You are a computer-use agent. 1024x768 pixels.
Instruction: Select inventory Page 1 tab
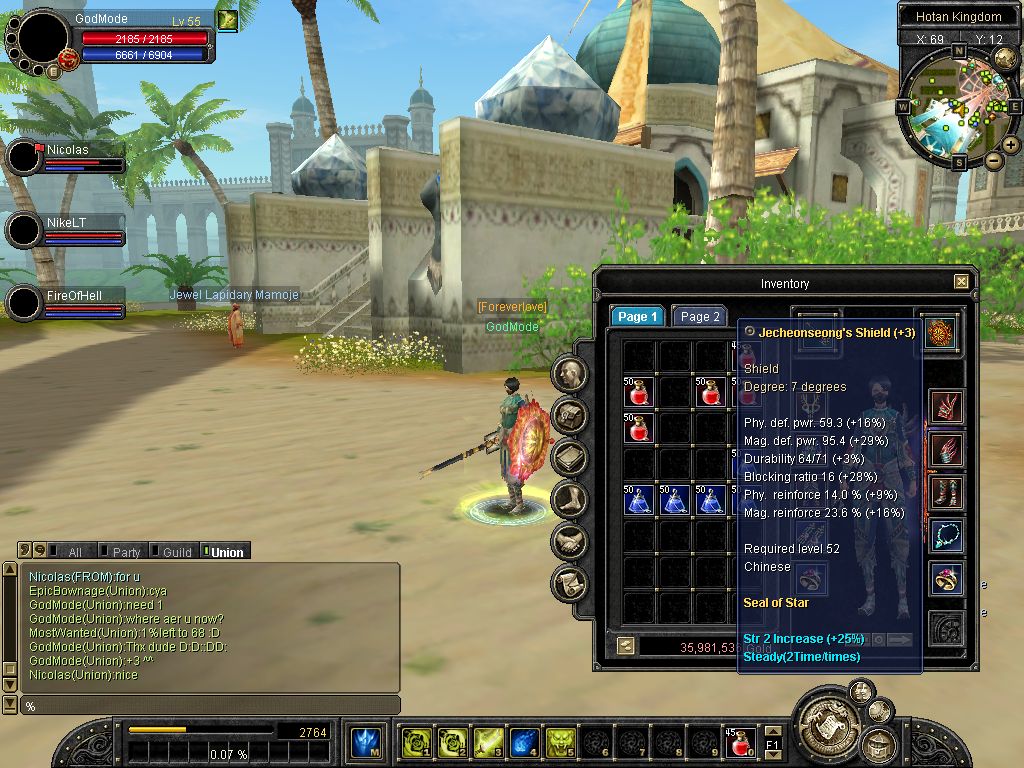coord(637,317)
